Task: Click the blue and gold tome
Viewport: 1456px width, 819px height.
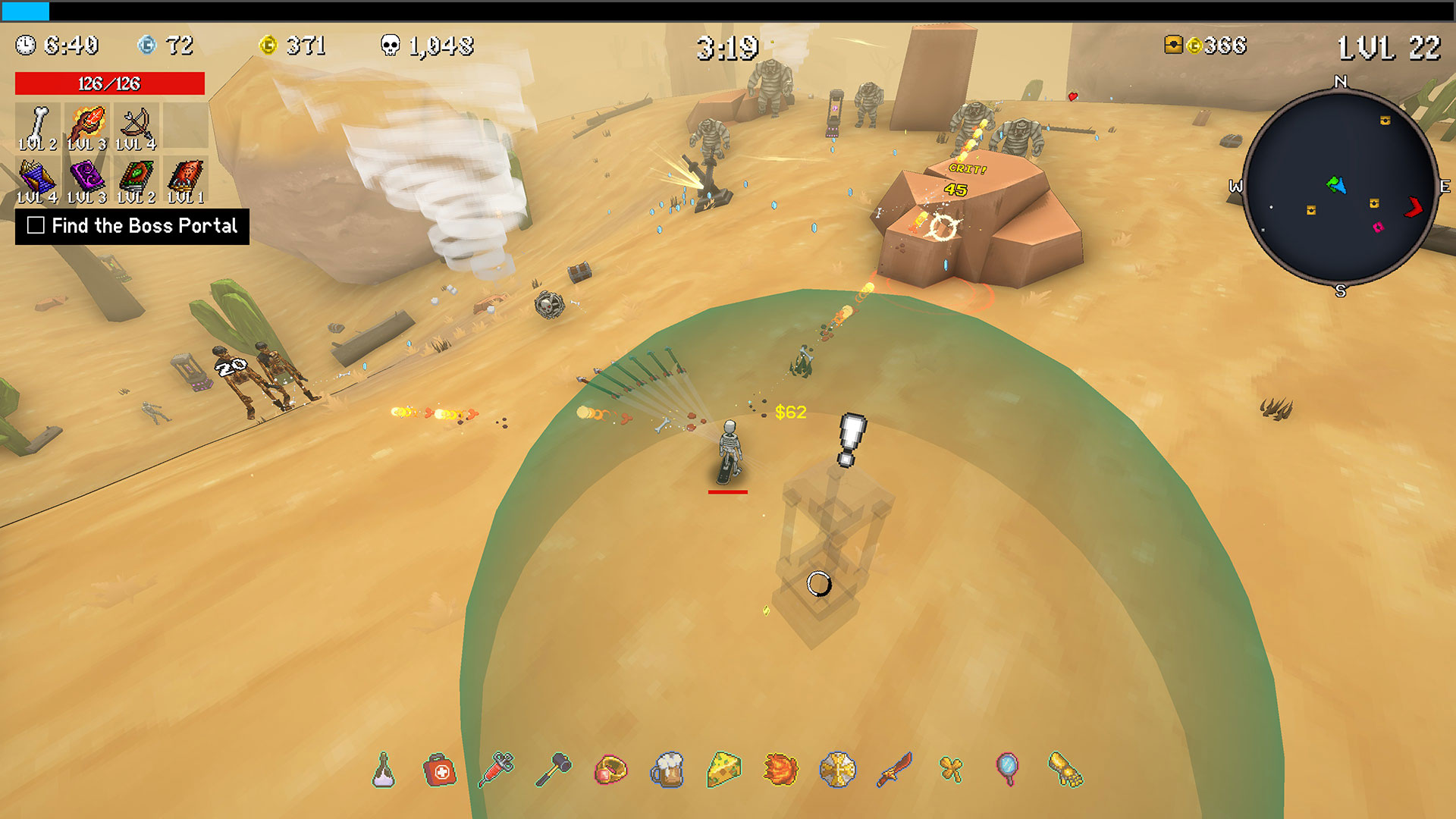Action: click(37, 180)
